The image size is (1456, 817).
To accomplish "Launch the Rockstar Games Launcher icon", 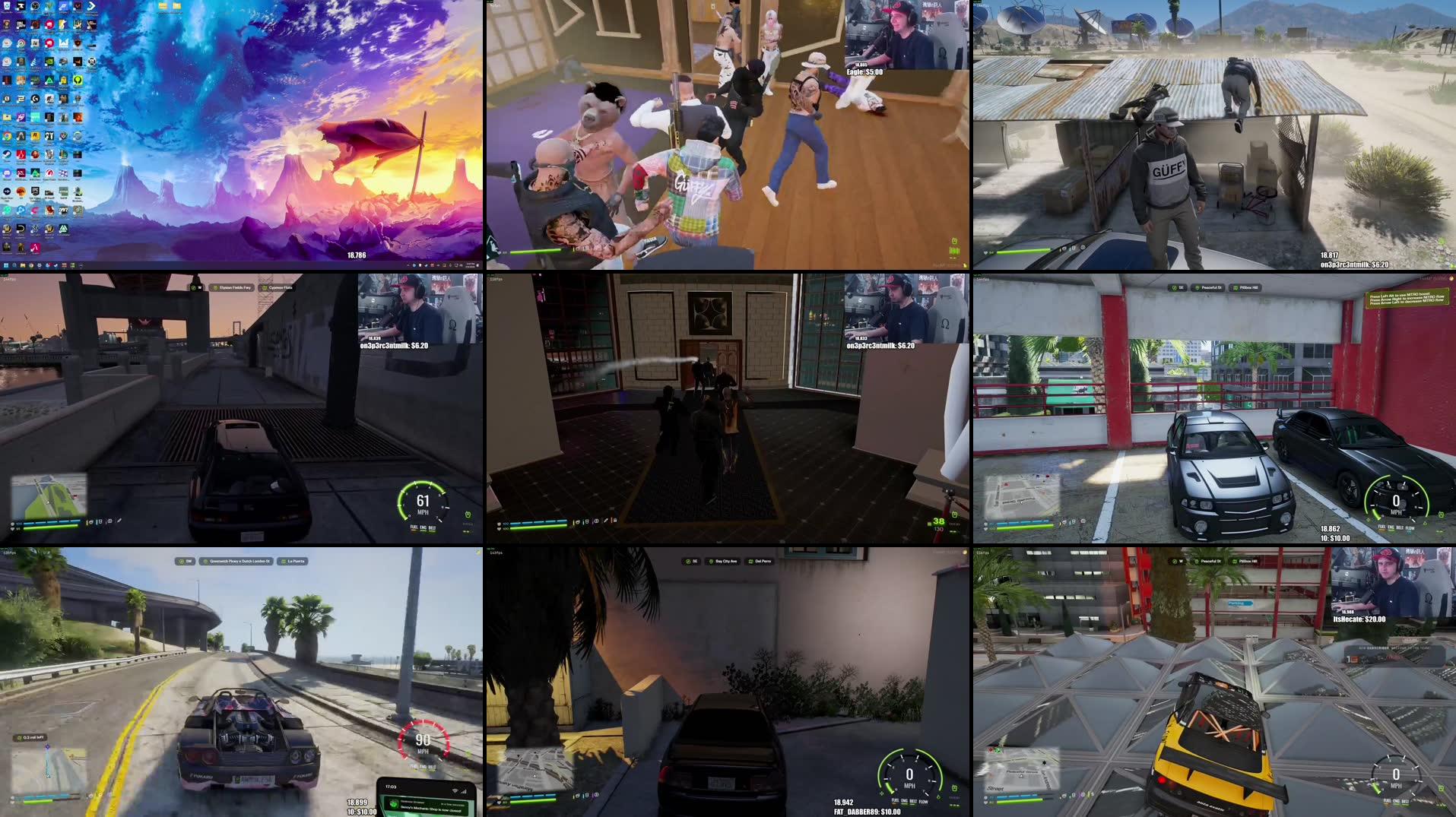I will pos(35,136).
